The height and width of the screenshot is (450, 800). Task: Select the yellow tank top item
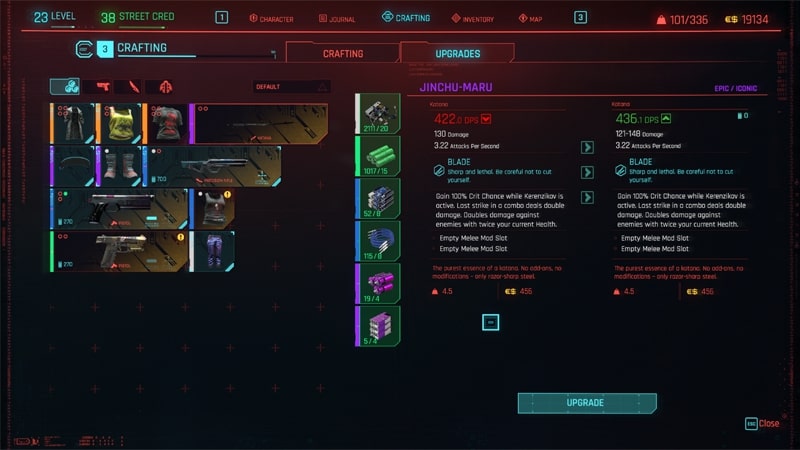click(121, 123)
